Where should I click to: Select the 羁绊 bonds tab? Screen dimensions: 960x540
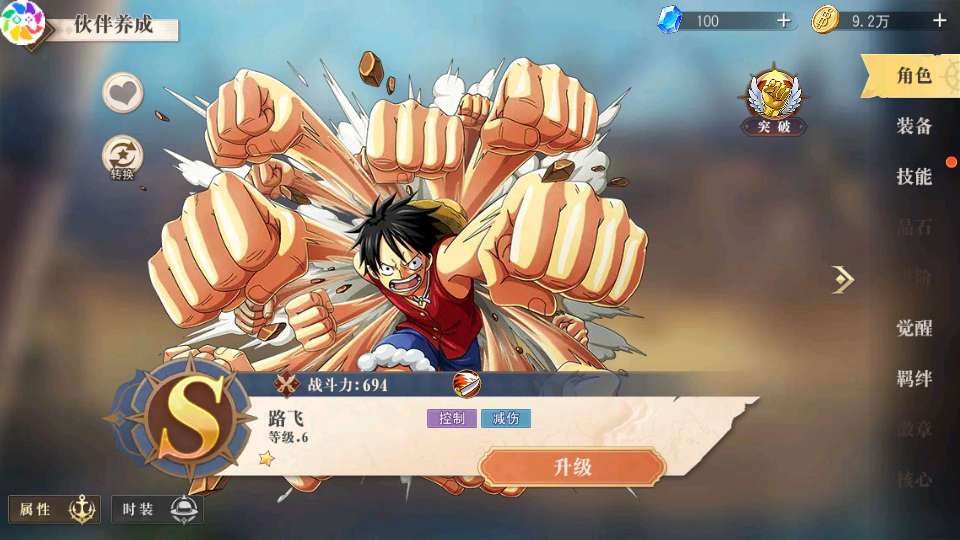[913, 379]
